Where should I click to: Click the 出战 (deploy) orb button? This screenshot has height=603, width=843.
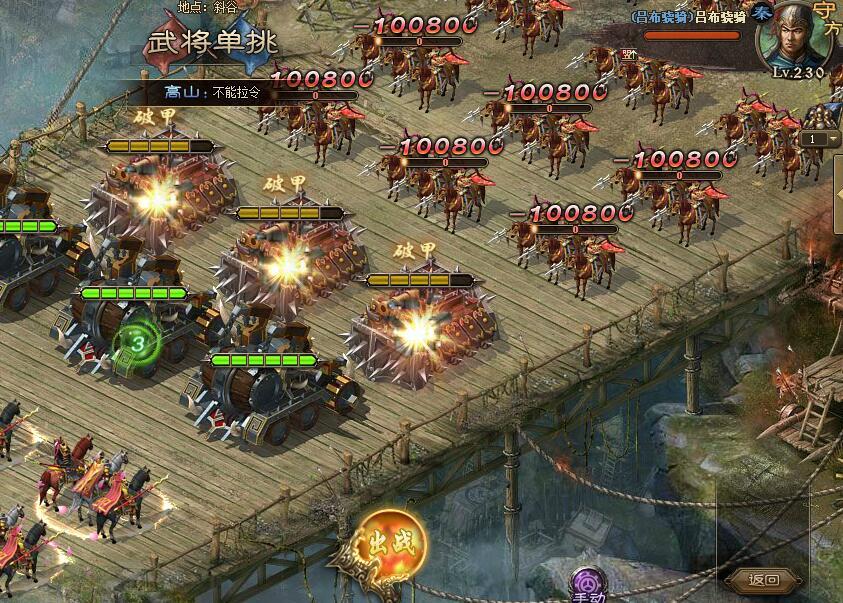(393, 545)
